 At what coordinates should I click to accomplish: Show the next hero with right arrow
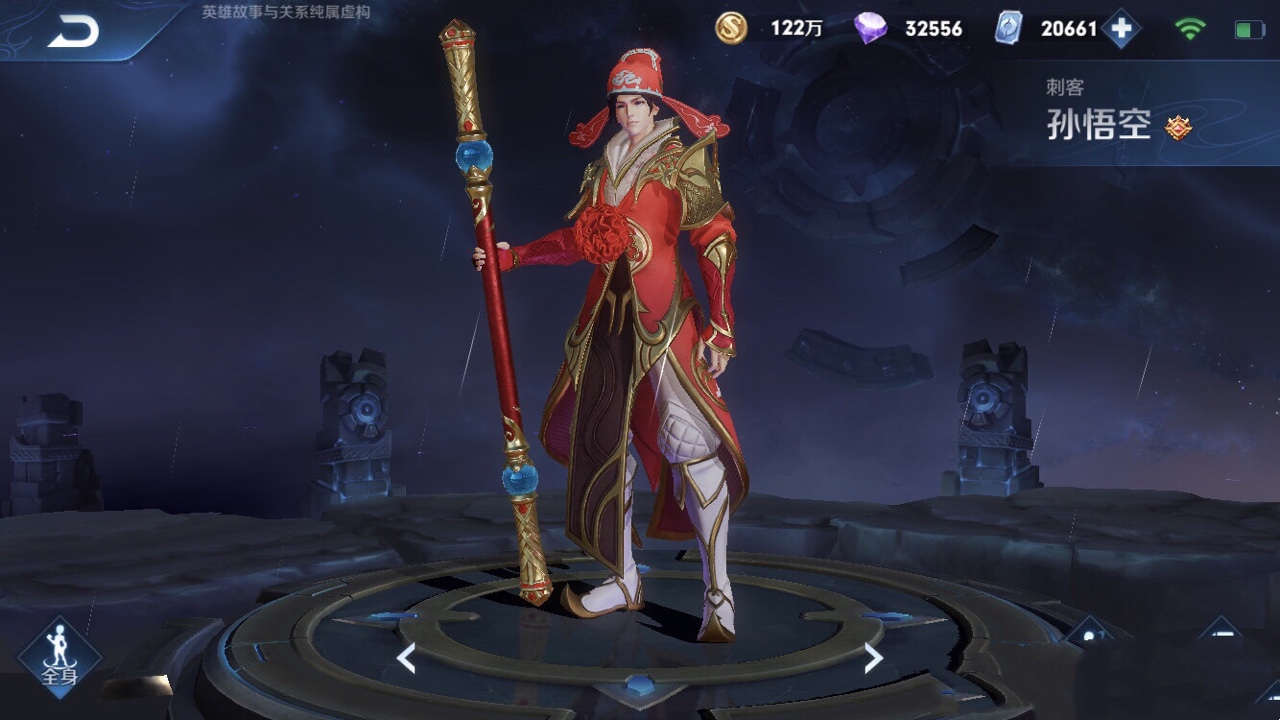[x=873, y=657]
